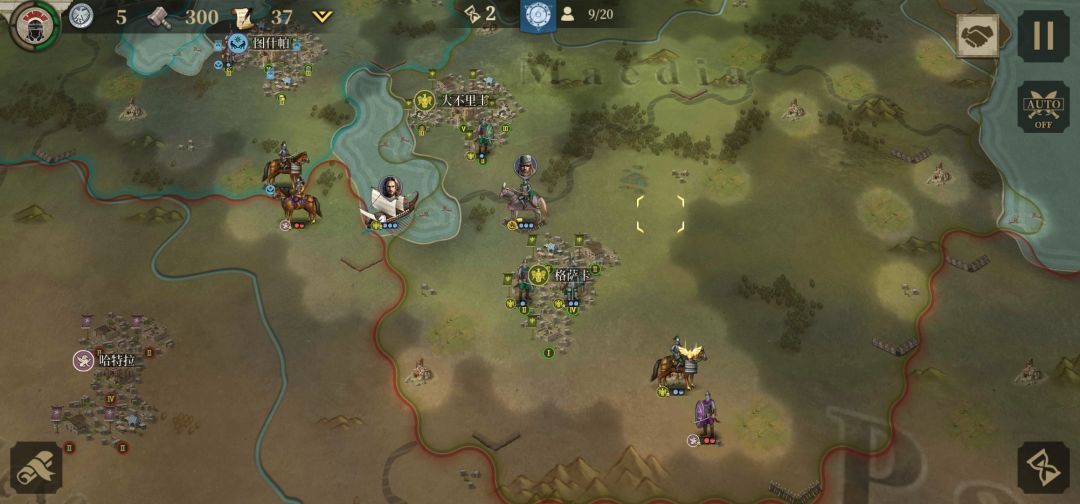Pause the game
This screenshot has height=504, width=1080.
[x=1043, y=36]
